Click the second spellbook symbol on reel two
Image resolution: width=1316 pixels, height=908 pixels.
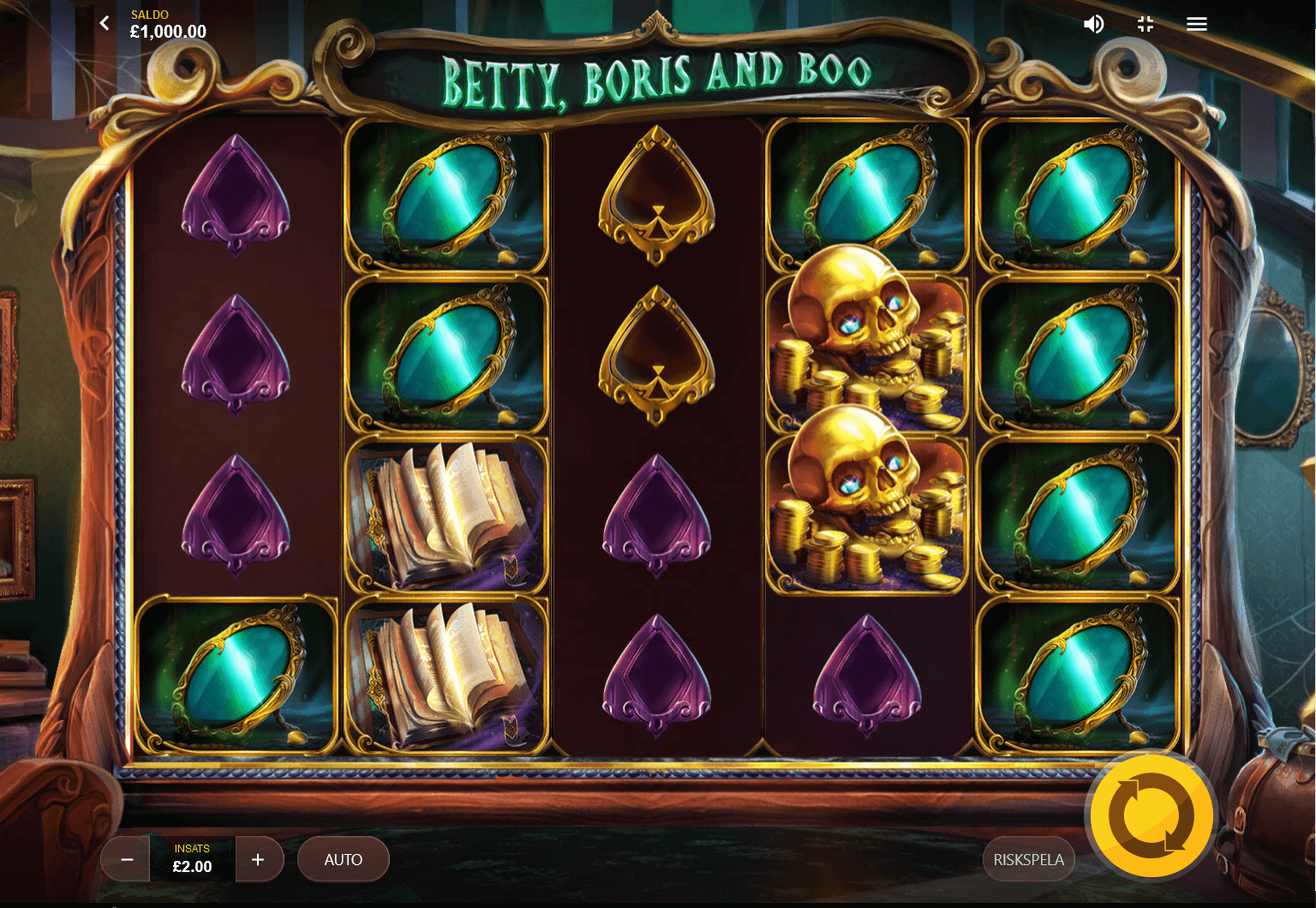[446, 672]
